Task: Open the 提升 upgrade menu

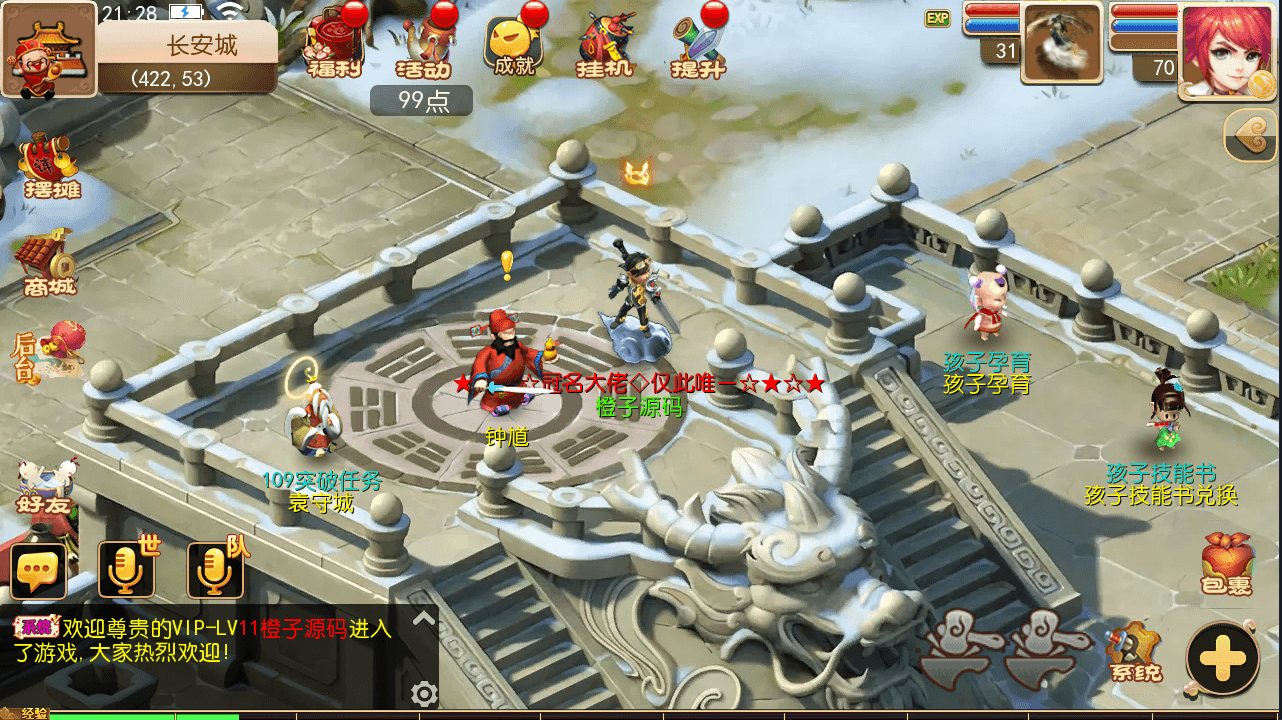Action: tap(698, 47)
